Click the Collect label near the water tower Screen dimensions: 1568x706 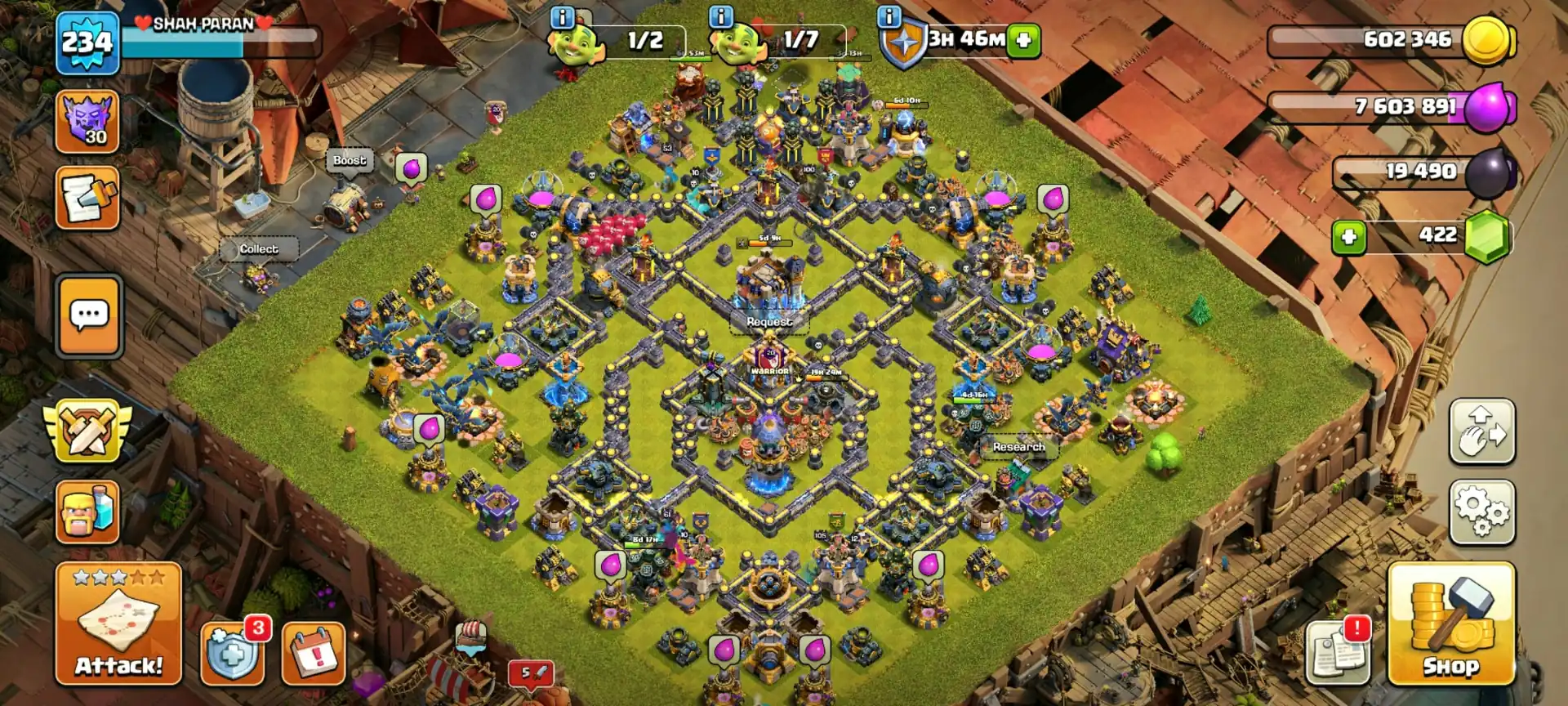[x=258, y=248]
